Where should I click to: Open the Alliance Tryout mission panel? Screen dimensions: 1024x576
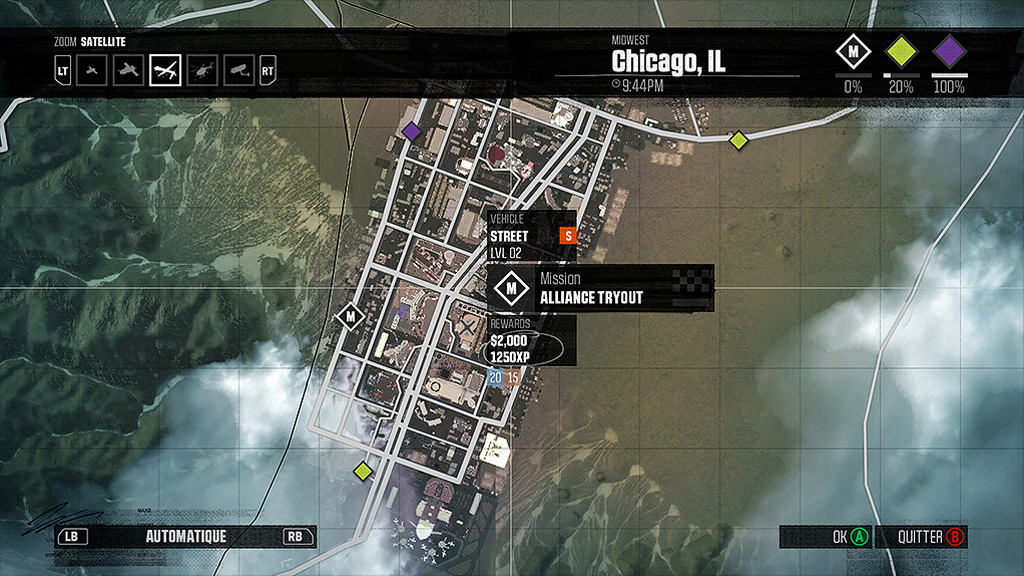[x=600, y=289]
